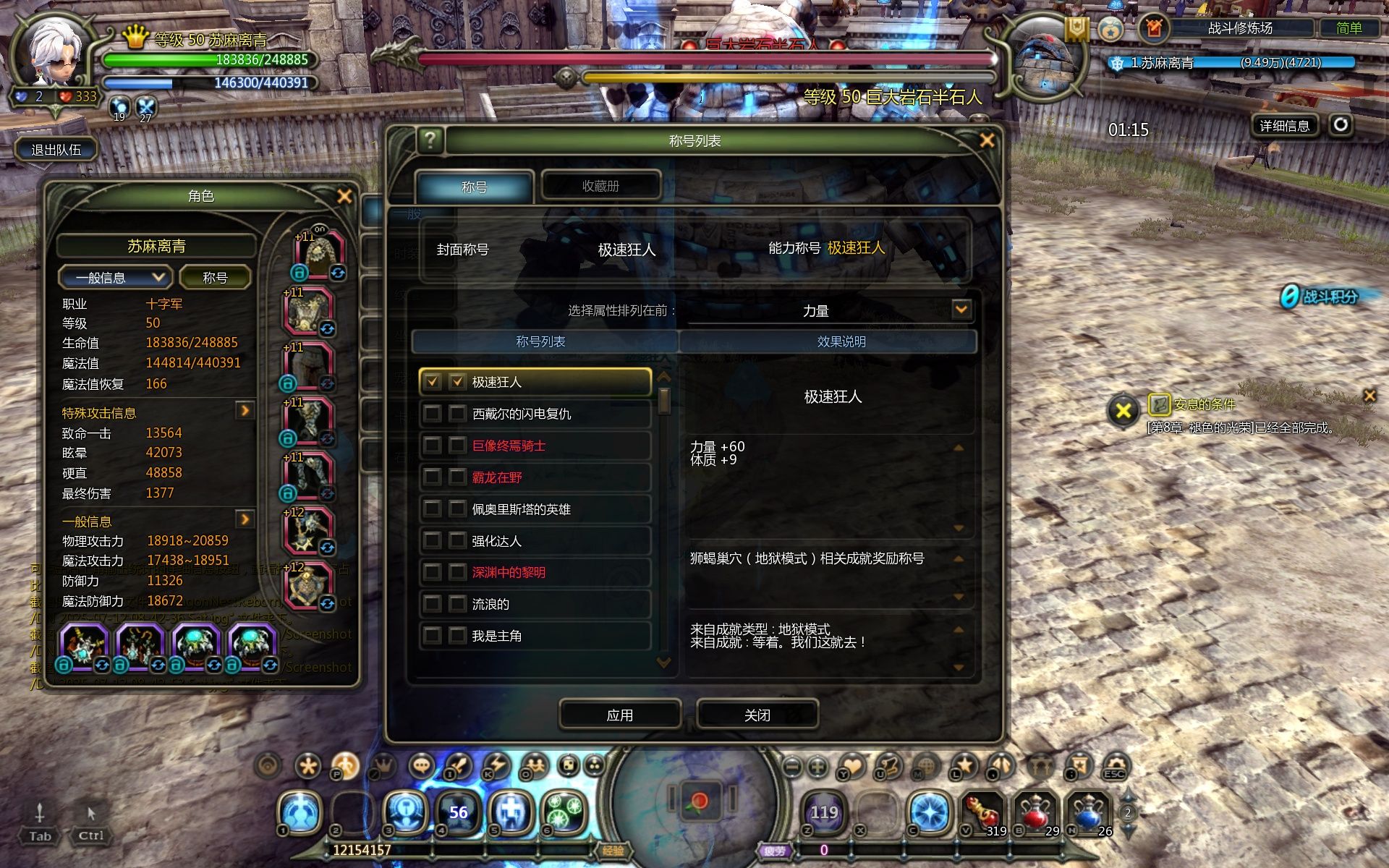This screenshot has height=868, width=1389.
Task: Open the 力量 attribute sort dropdown
Action: [x=961, y=310]
